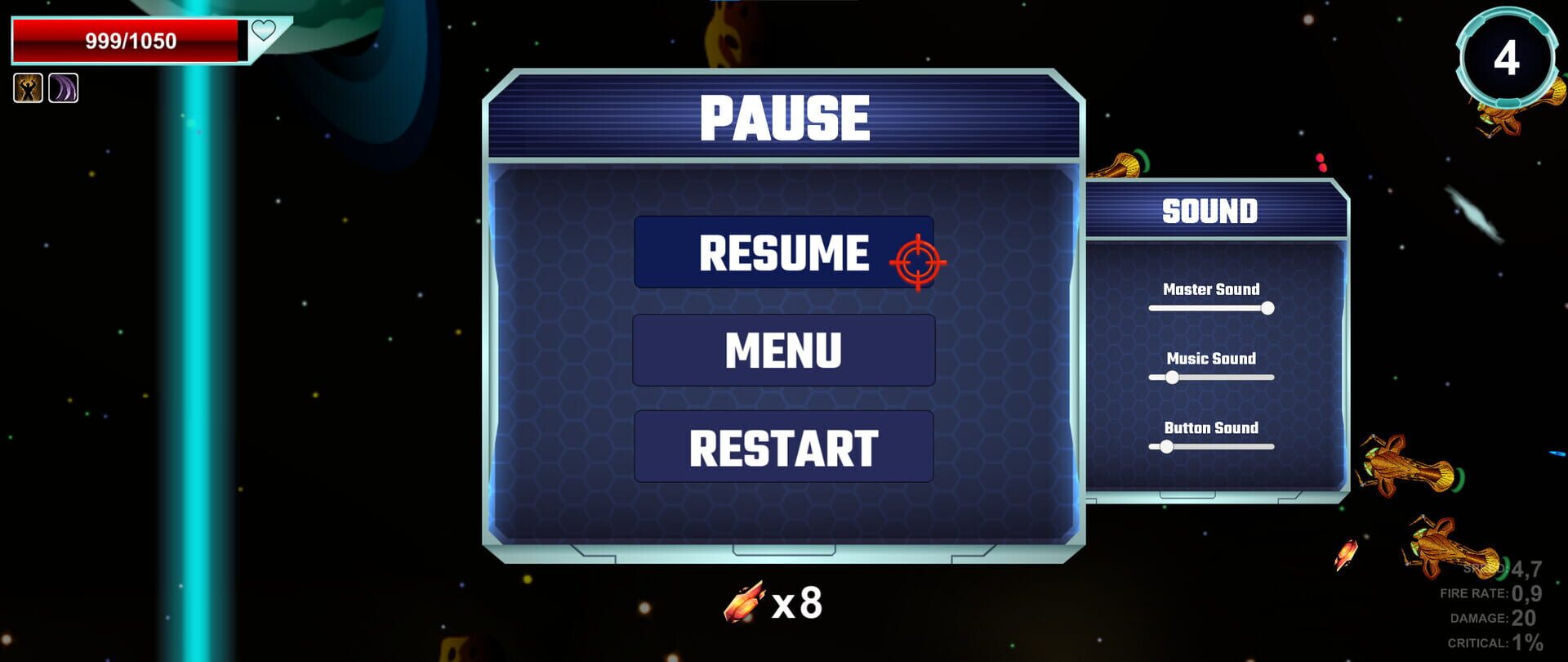Click the heart icon beside the health bar
Viewport: 1568px width, 662px height.
(264, 31)
